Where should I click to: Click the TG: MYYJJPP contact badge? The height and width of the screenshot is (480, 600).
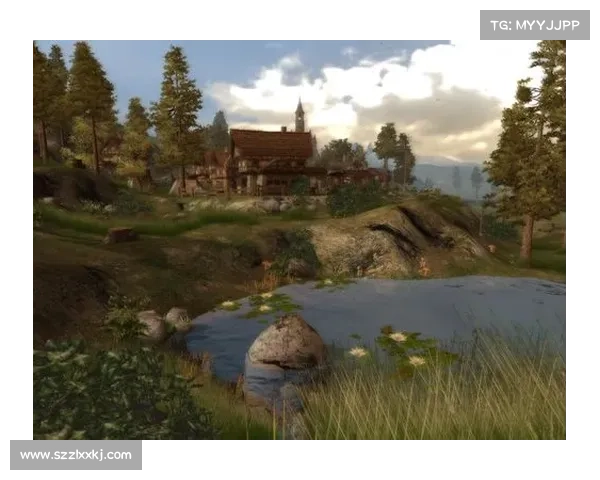[x=535, y=24]
